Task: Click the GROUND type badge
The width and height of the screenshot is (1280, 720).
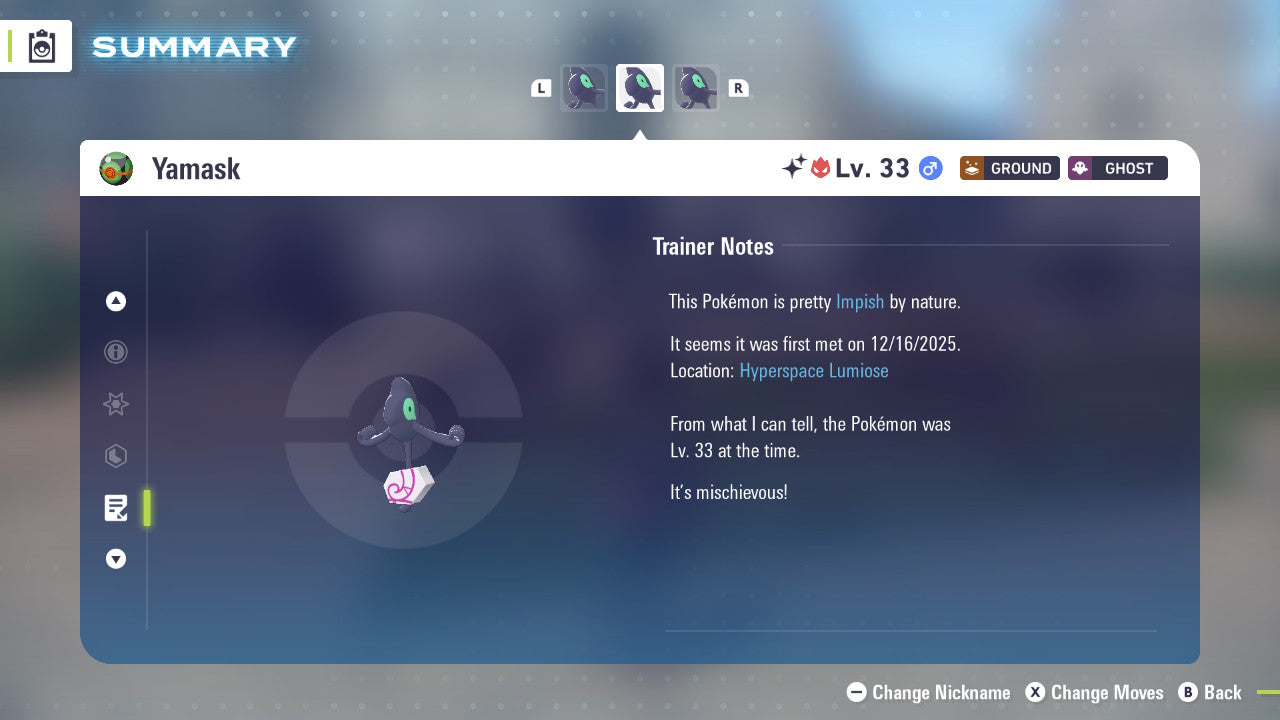Action: pyautogui.click(x=1009, y=168)
